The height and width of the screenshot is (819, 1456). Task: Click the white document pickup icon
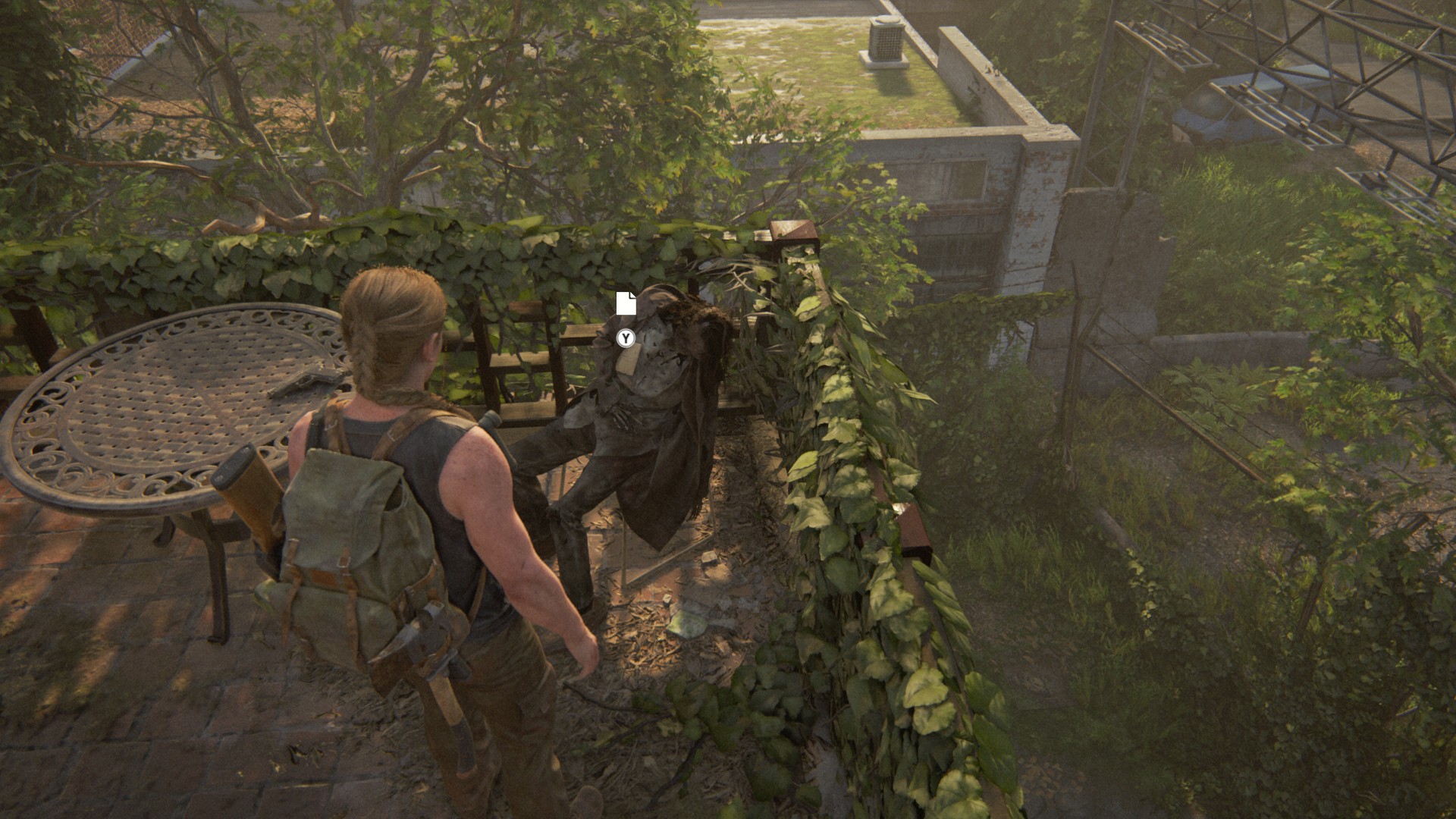(626, 303)
